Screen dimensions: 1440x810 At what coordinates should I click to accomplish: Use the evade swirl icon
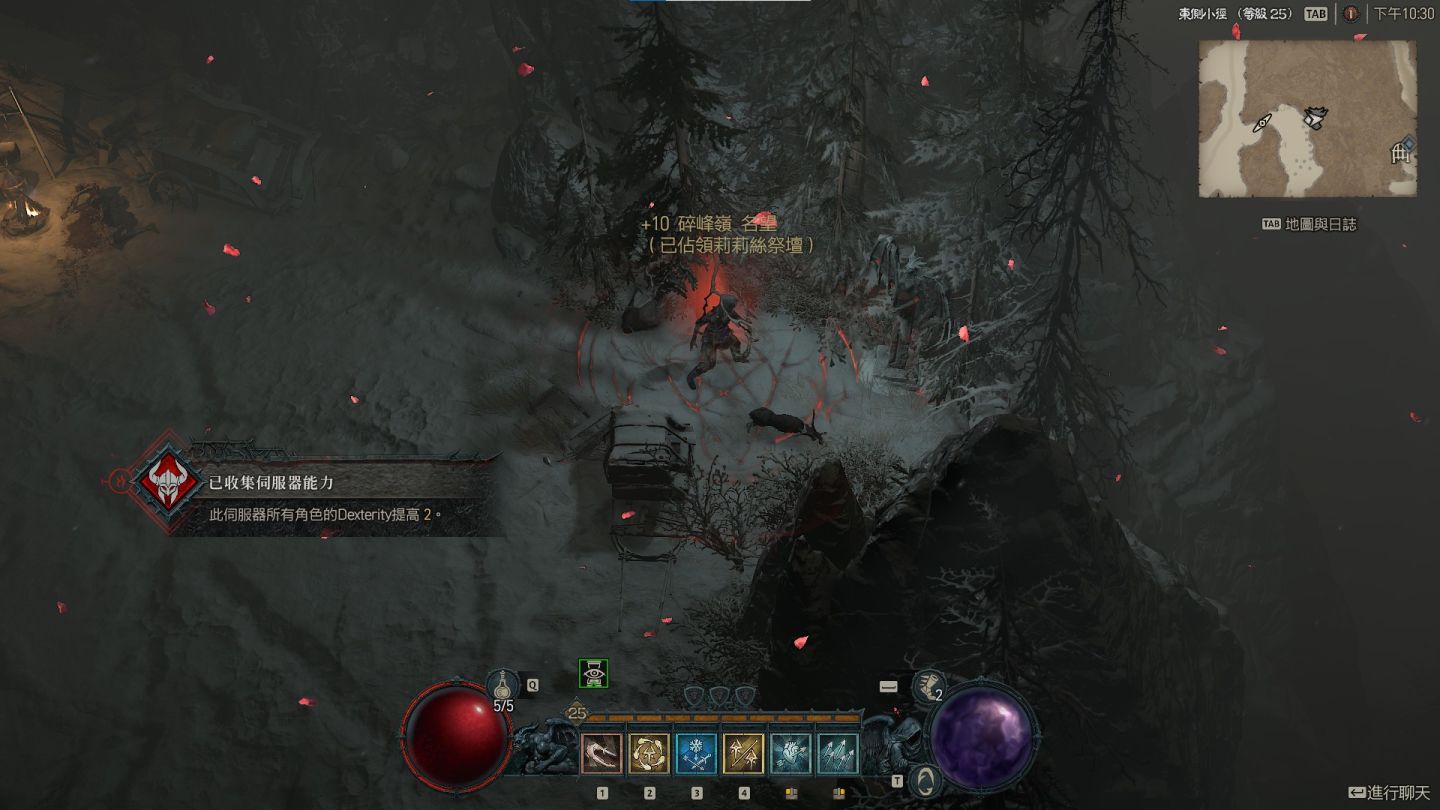[x=927, y=778]
